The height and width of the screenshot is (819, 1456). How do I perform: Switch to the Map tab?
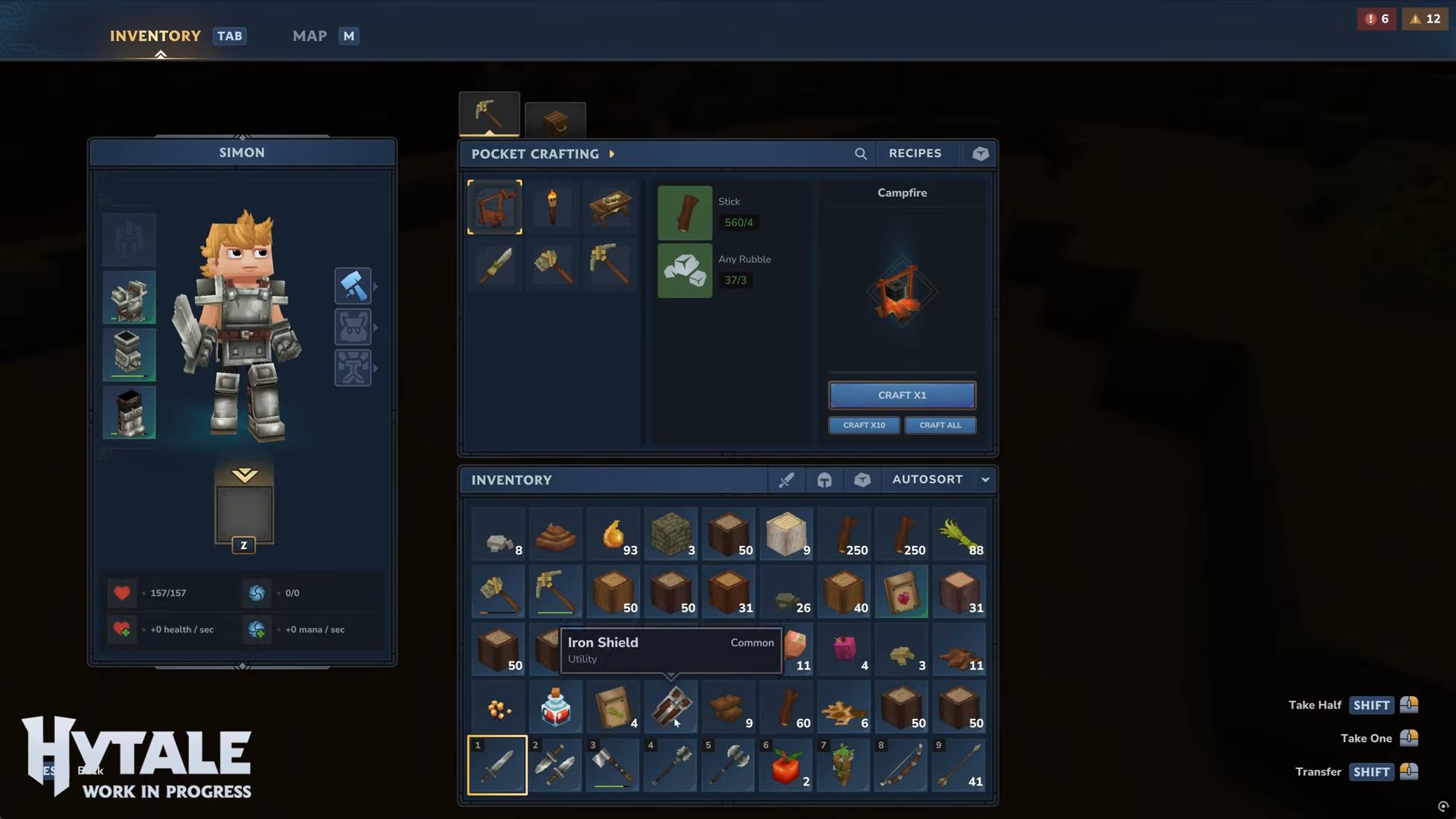pyautogui.click(x=310, y=36)
